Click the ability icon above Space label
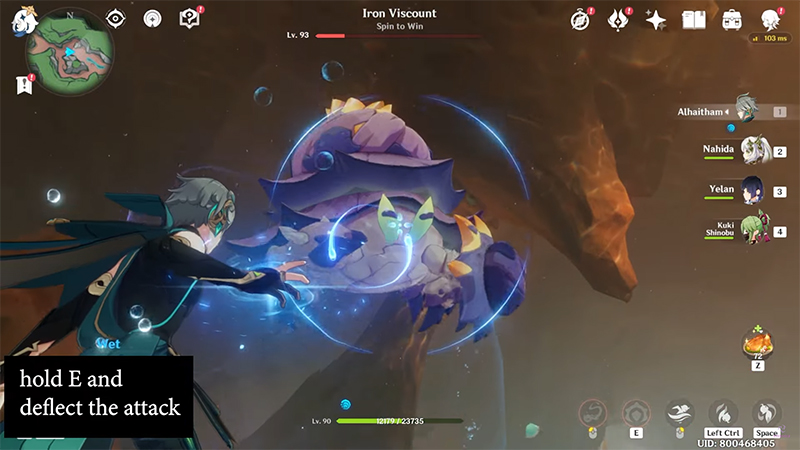This screenshot has width=800, height=450. tap(766, 413)
